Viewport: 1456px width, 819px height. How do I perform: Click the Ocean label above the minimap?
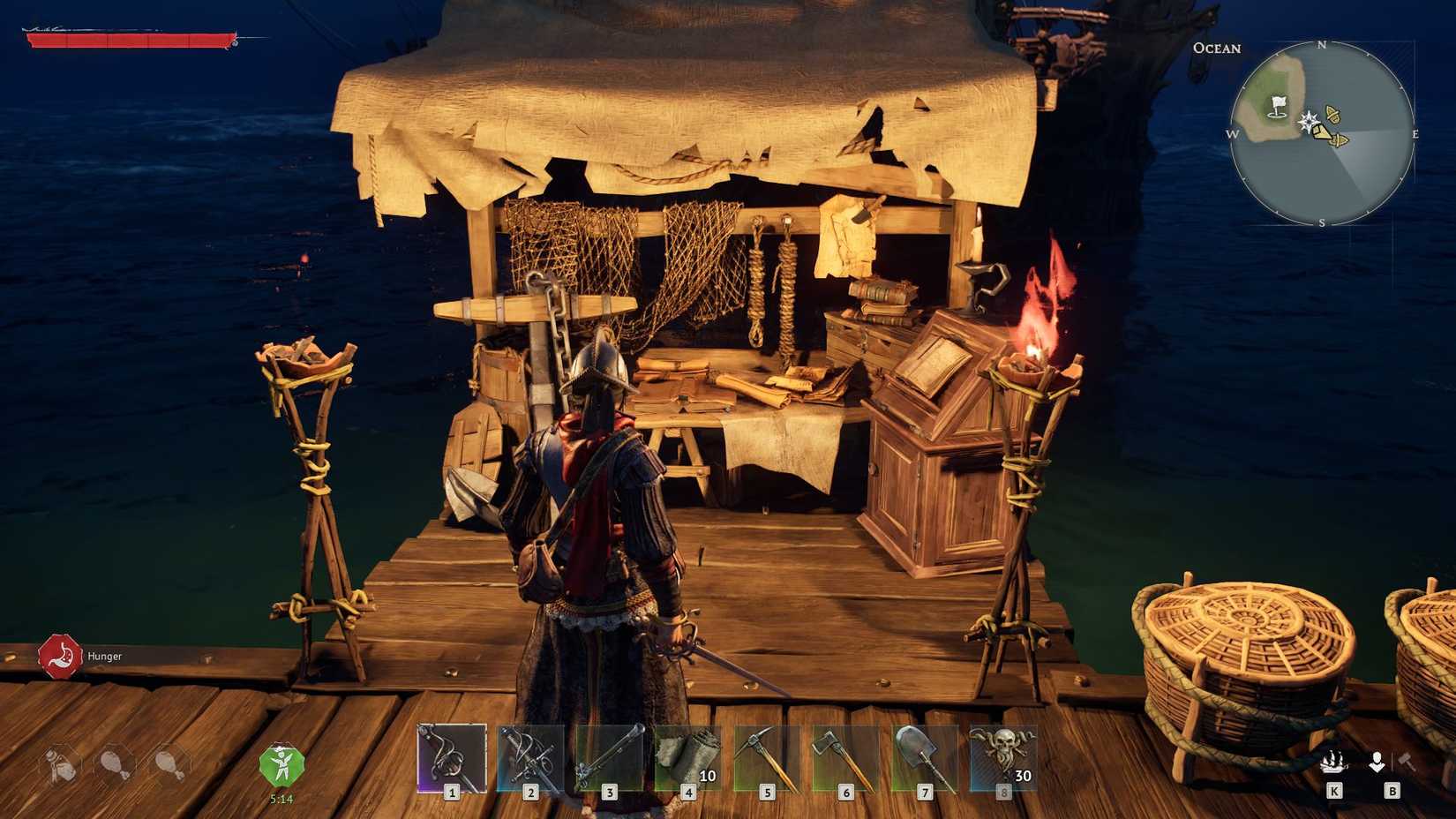click(1218, 49)
